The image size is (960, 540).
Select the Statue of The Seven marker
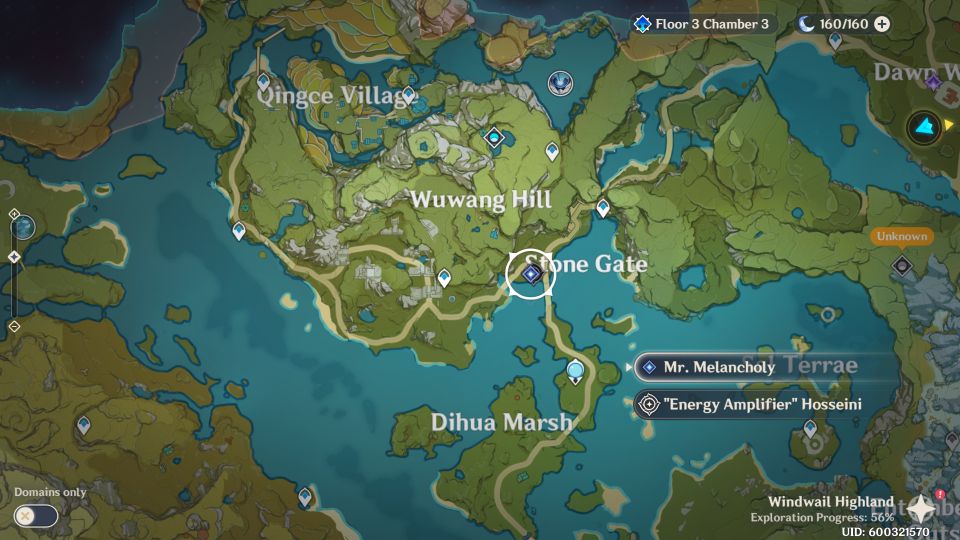(560, 83)
